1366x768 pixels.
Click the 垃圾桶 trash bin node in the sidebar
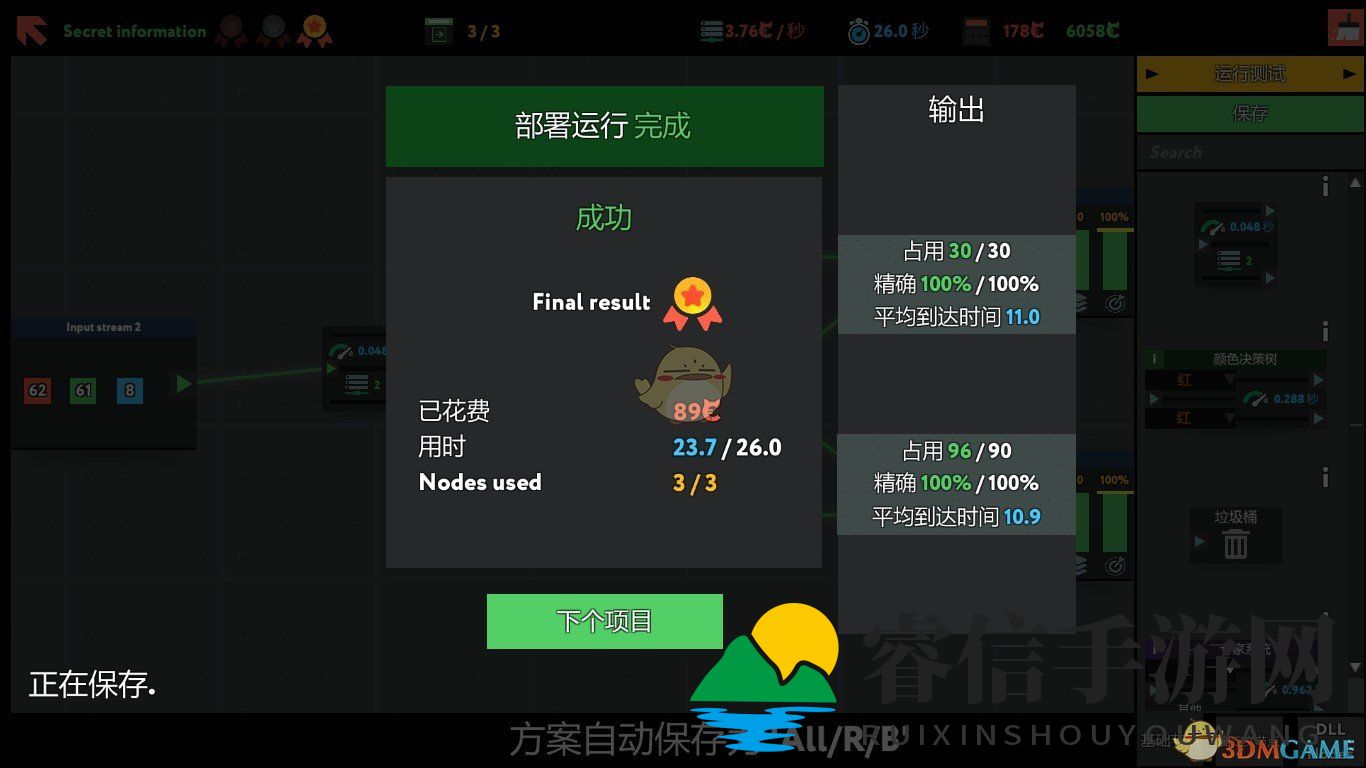click(x=1235, y=533)
